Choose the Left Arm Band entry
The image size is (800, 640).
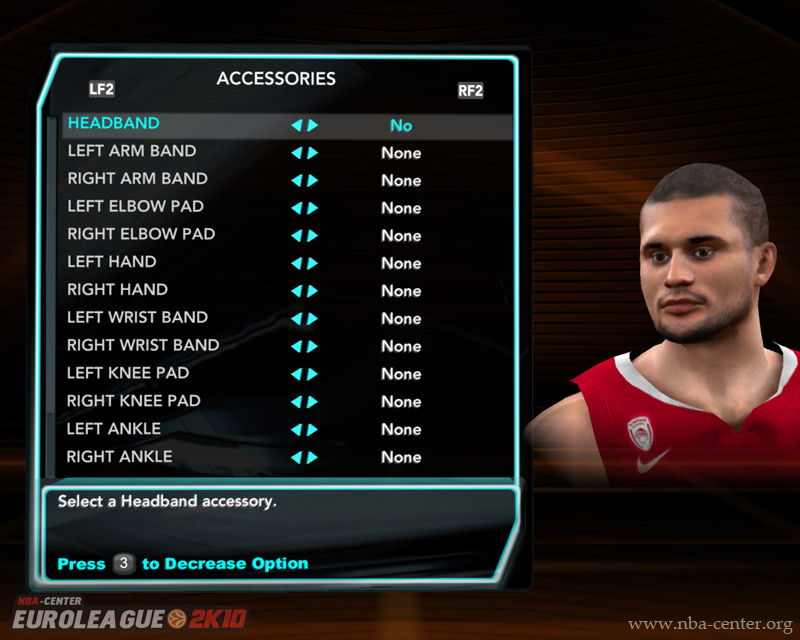(x=131, y=152)
